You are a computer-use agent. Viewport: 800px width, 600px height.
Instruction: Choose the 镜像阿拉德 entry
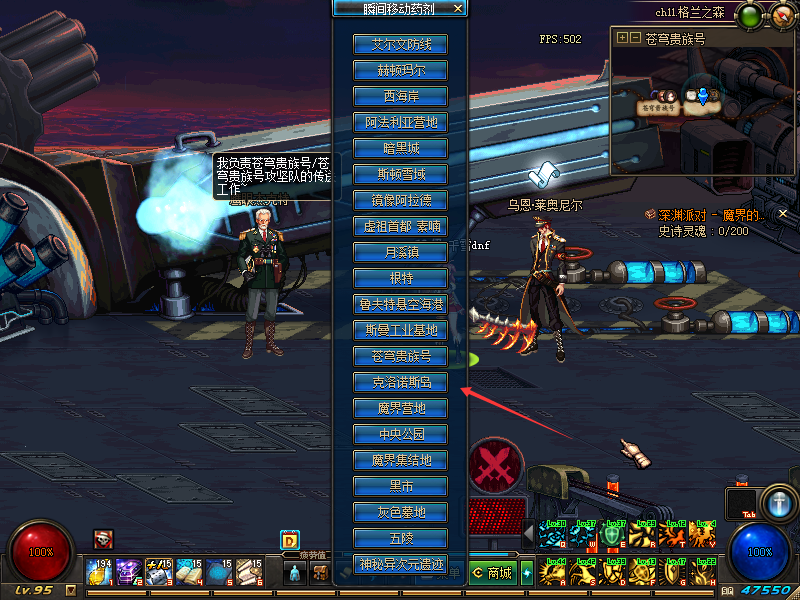[400, 200]
